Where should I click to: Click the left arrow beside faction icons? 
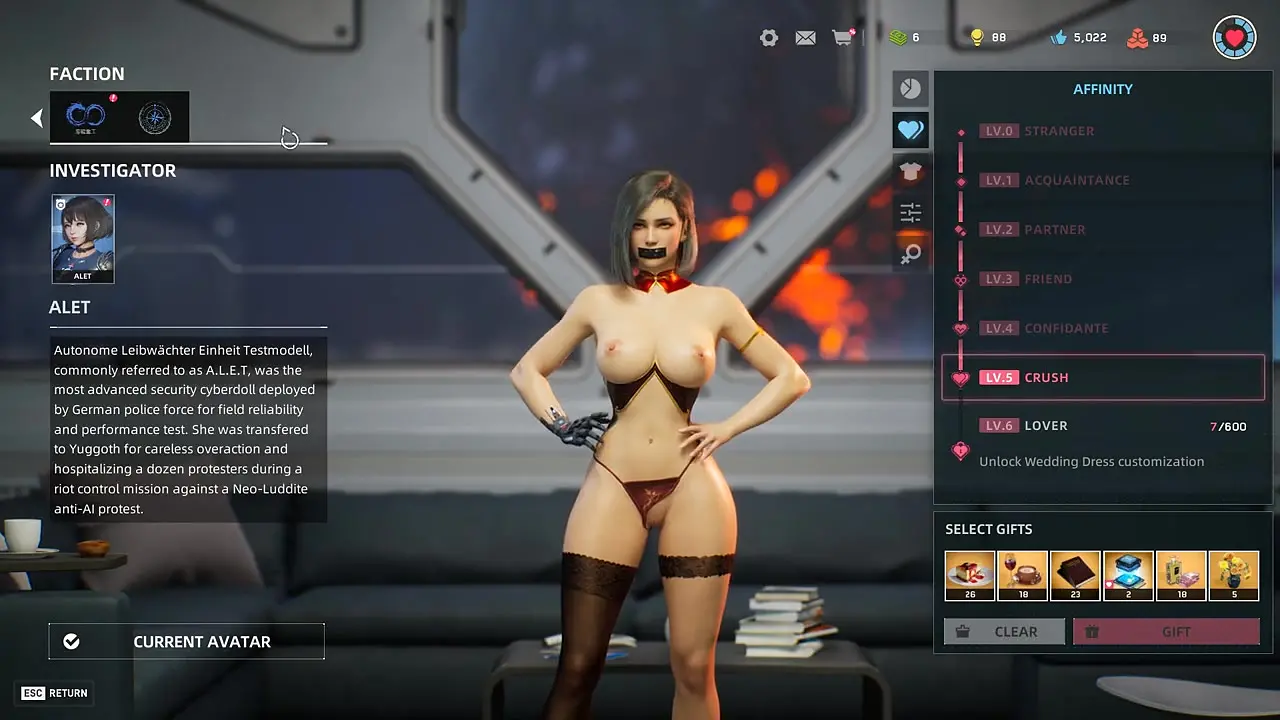pos(37,118)
